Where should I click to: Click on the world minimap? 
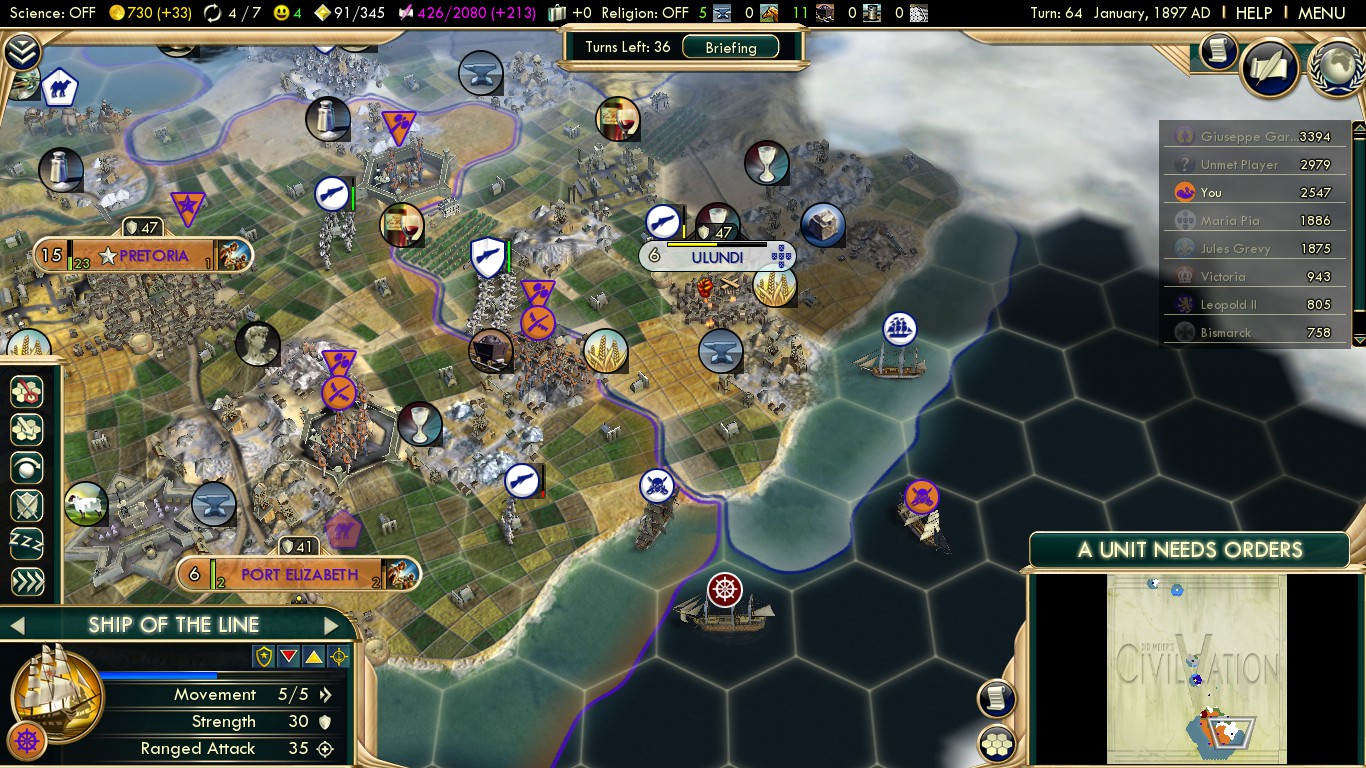(1196, 668)
